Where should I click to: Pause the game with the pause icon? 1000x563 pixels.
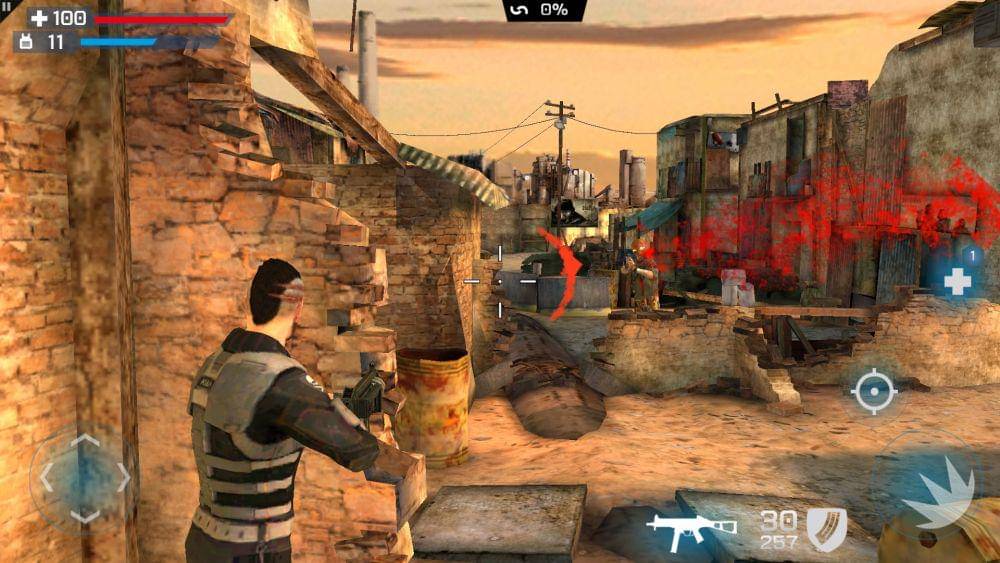pos(6,6)
